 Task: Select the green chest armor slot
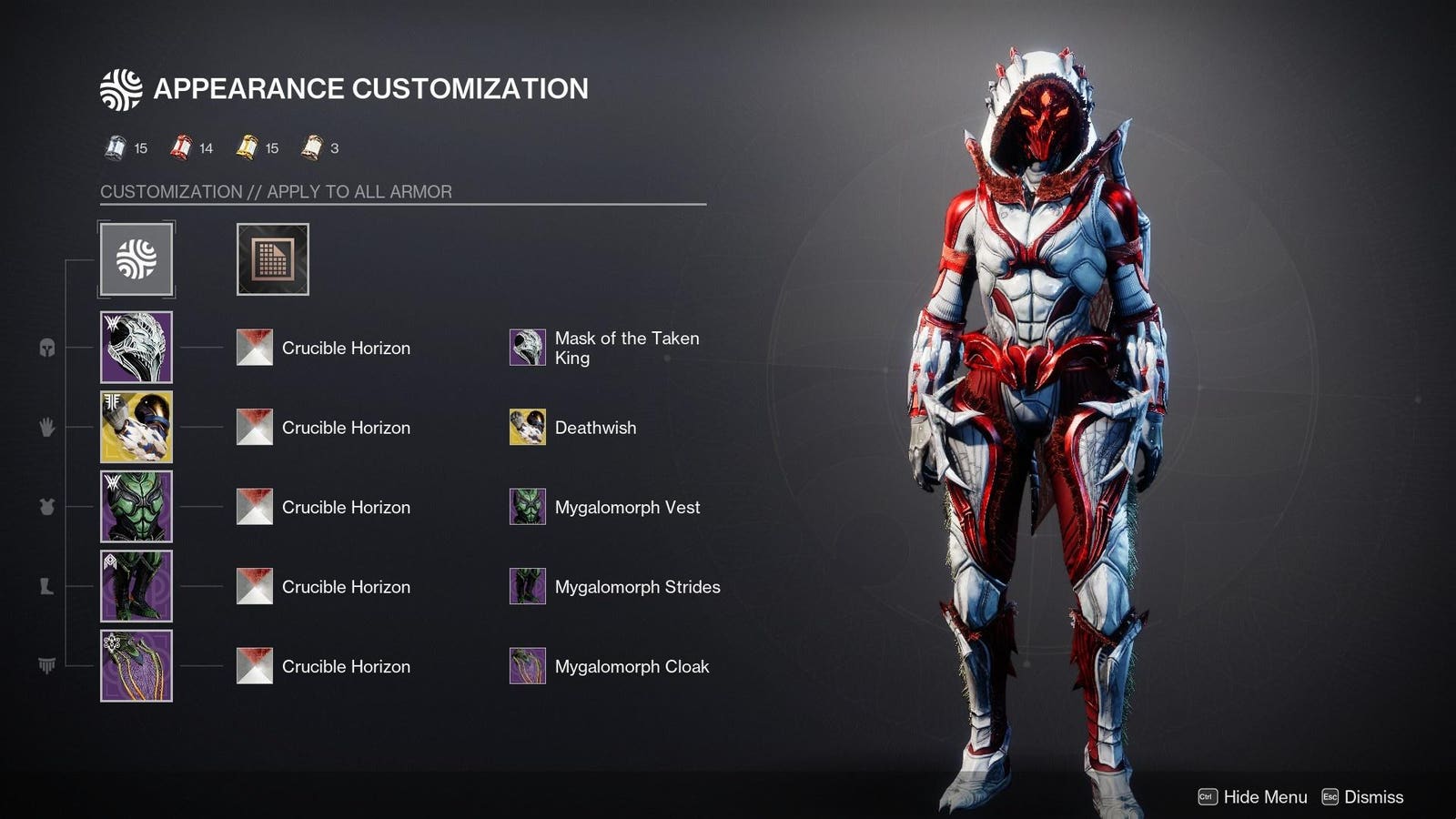[x=136, y=506]
